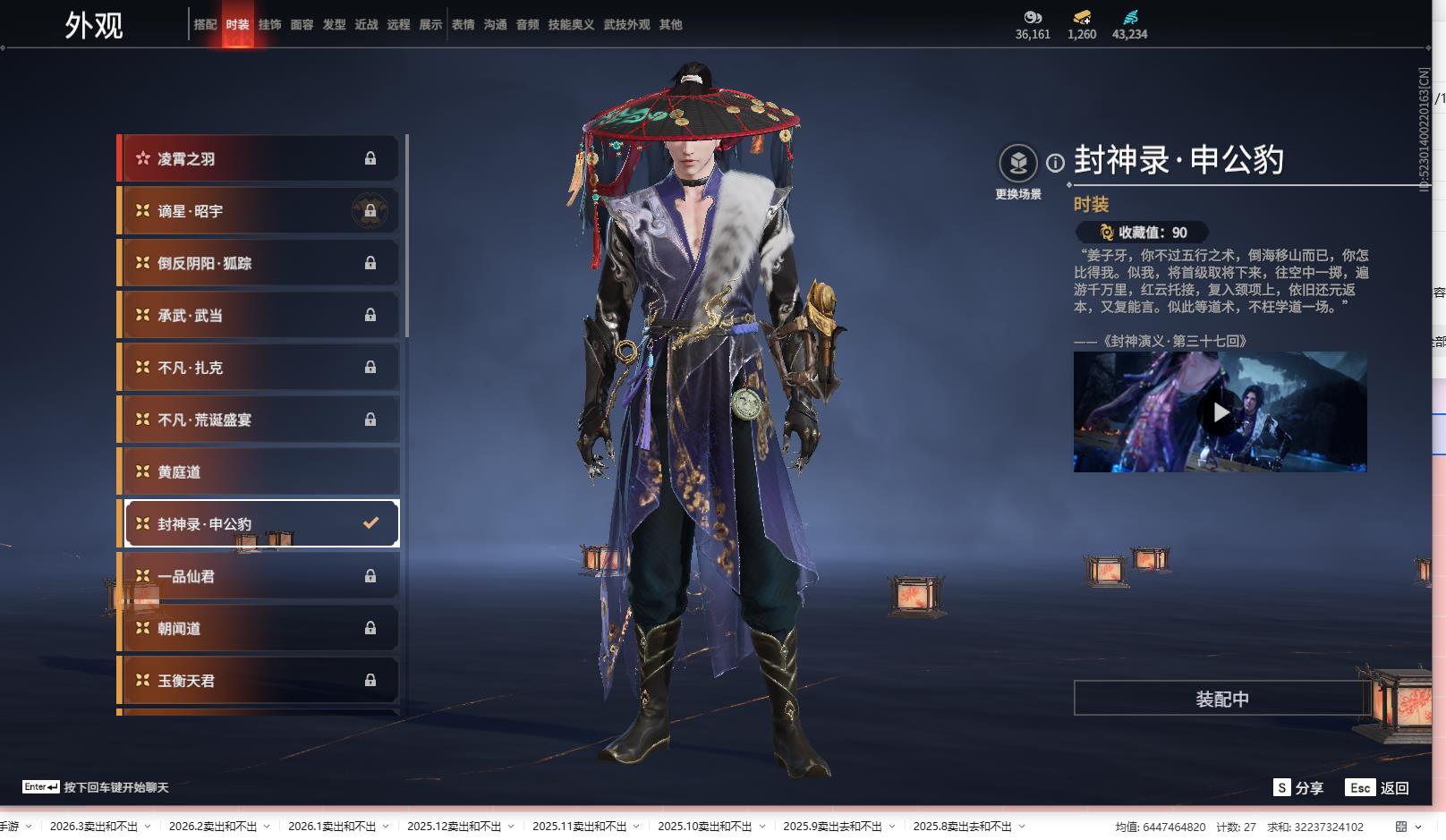Switch to 武技外观 tab
This screenshot has height=840, width=1446.
click(x=626, y=25)
